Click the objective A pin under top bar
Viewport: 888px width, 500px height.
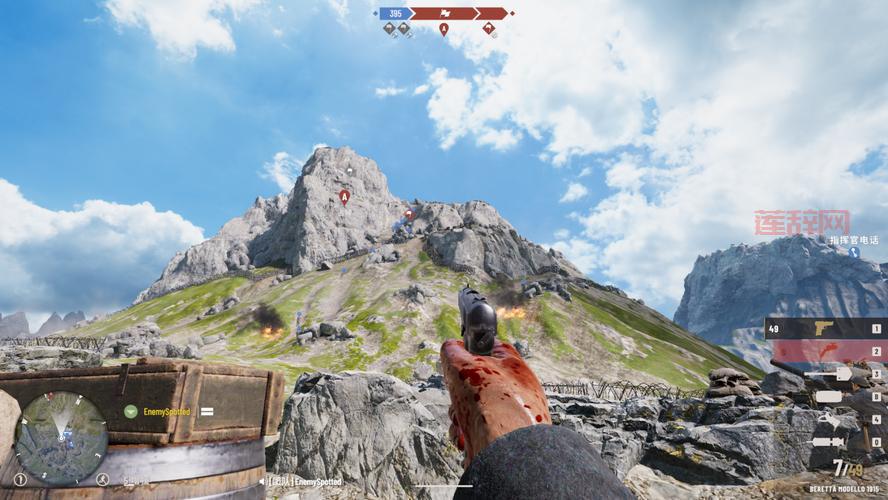coord(444,29)
